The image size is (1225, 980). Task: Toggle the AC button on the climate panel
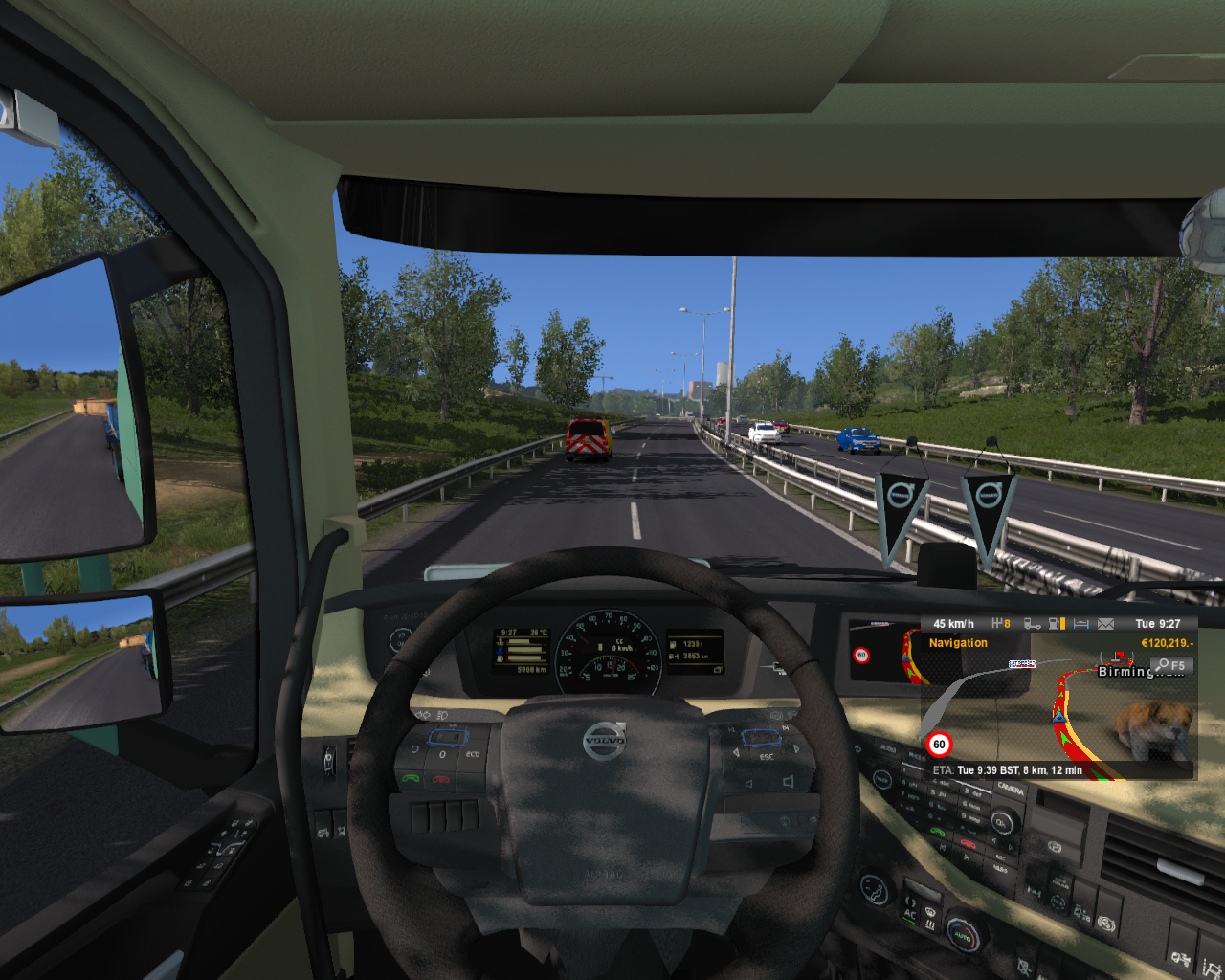[910, 914]
